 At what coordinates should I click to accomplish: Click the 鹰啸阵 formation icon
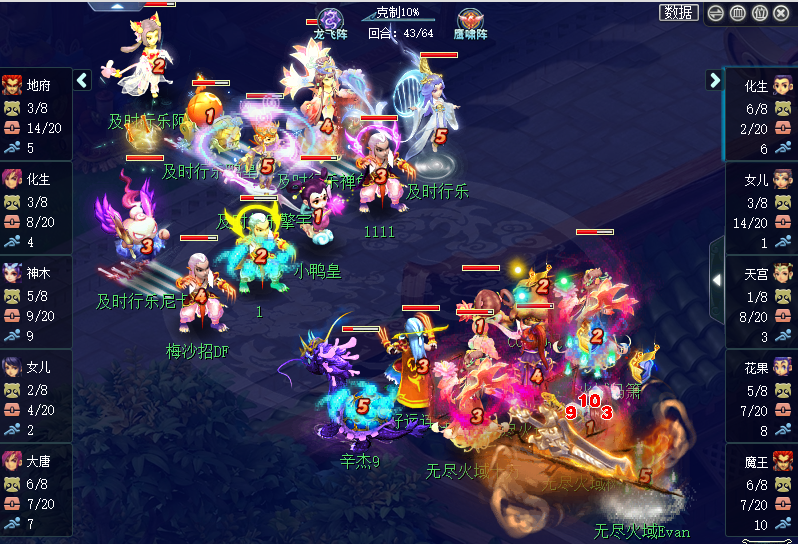[471, 19]
